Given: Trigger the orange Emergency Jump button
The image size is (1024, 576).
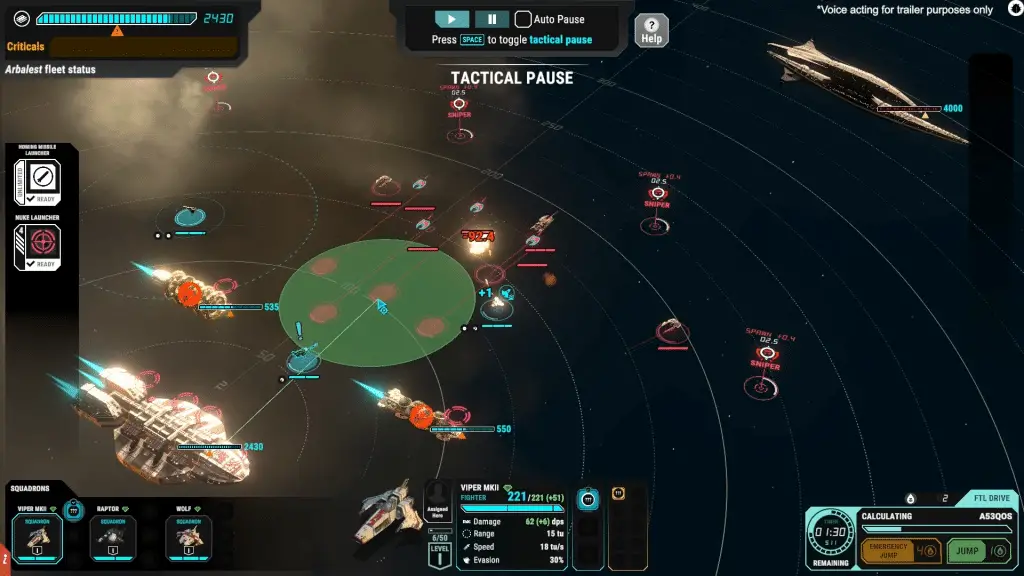Looking at the screenshot, I should click(899, 550).
